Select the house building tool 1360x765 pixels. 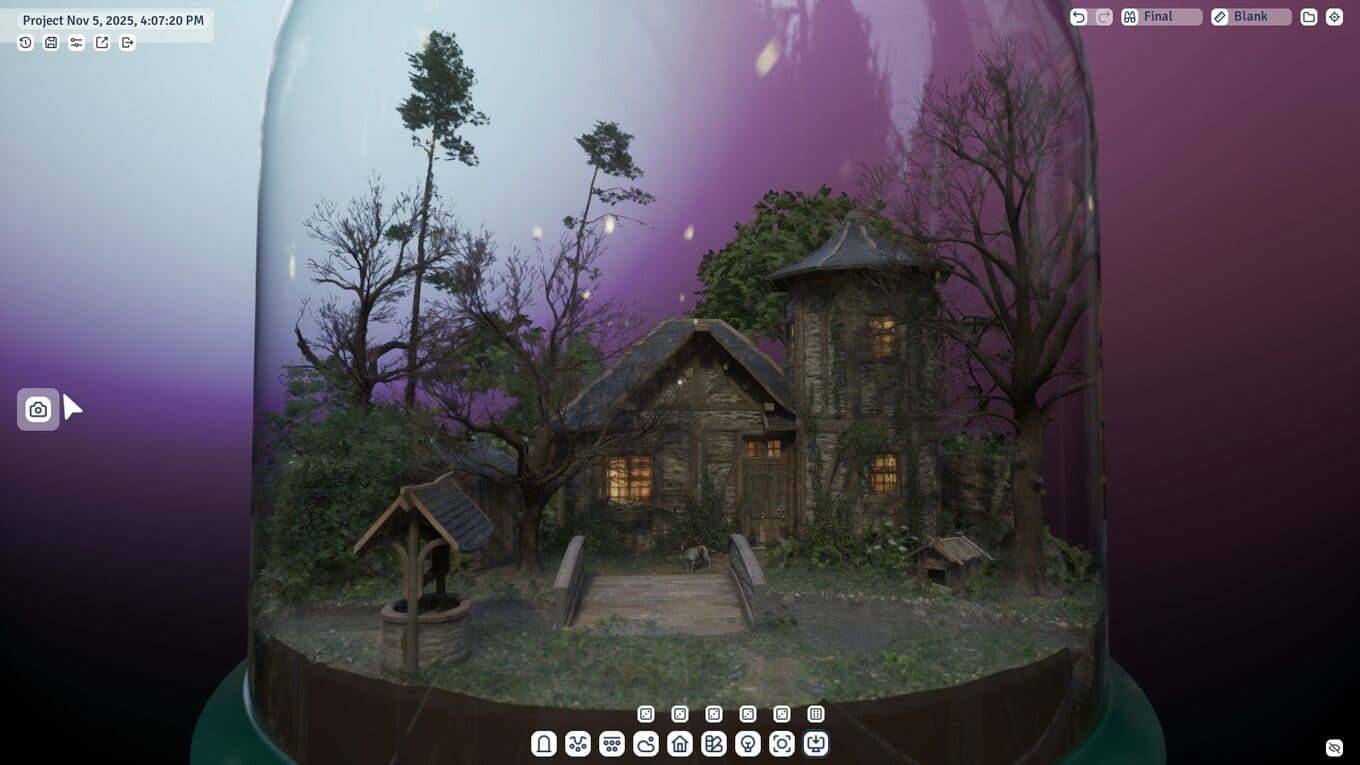click(x=680, y=744)
